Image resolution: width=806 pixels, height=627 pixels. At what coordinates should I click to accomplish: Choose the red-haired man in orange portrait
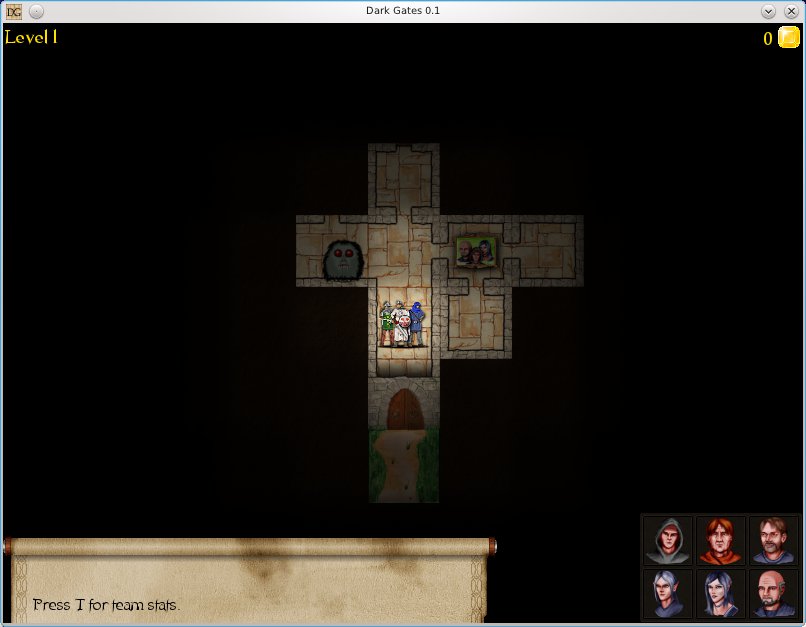click(720, 541)
